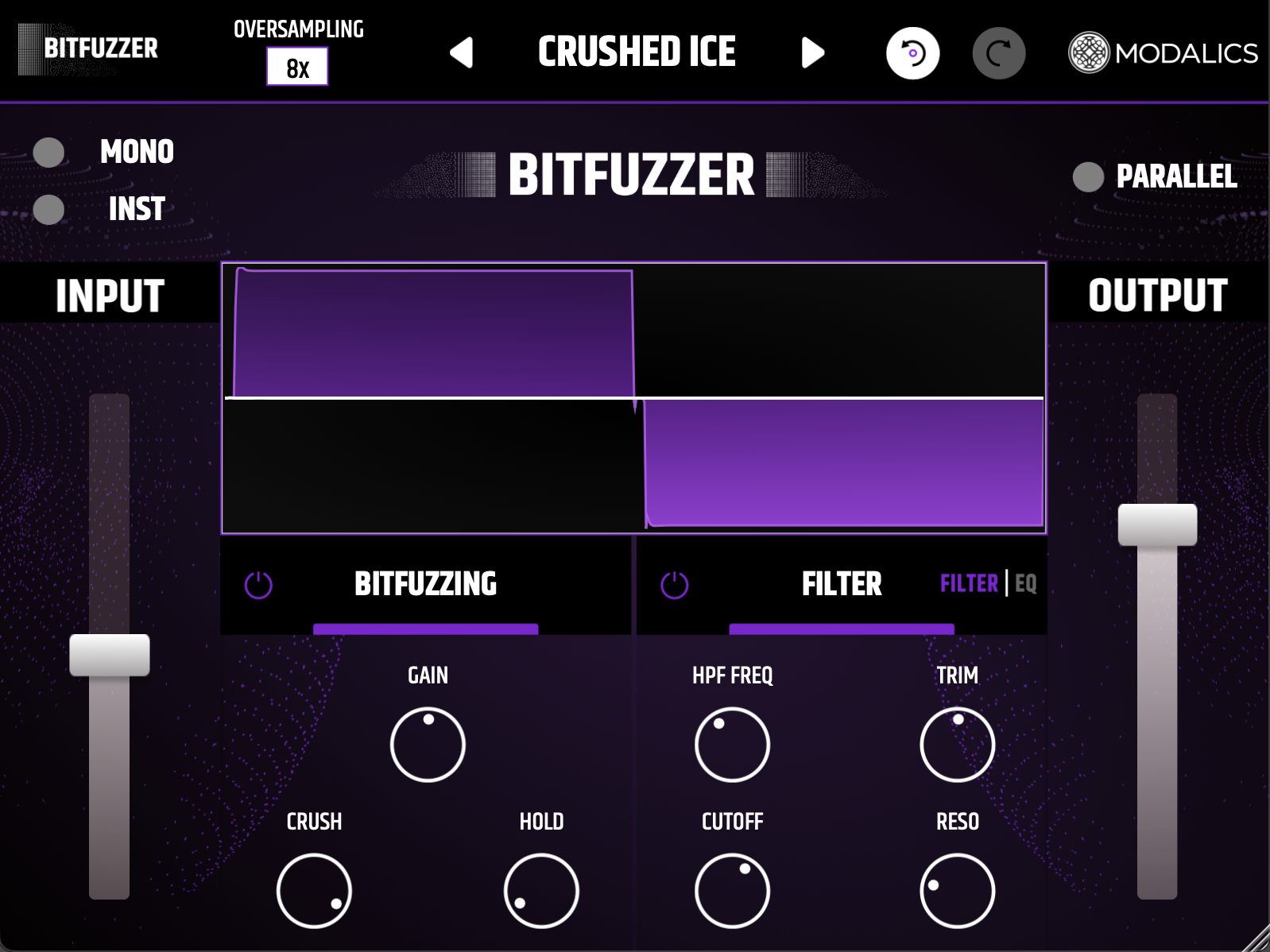Switch to the EQ tab
Viewport: 1270px width, 952px height.
click(1028, 584)
